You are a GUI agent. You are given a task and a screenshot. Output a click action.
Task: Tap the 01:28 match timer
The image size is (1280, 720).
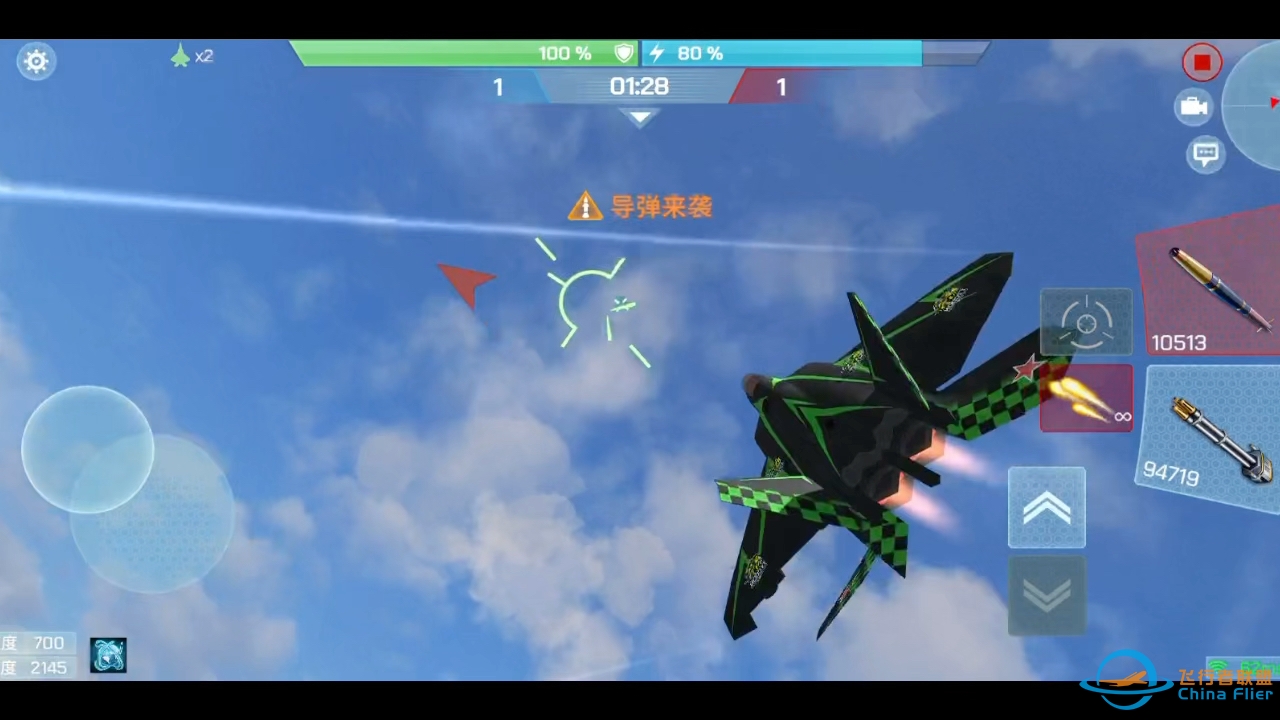point(639,86)
